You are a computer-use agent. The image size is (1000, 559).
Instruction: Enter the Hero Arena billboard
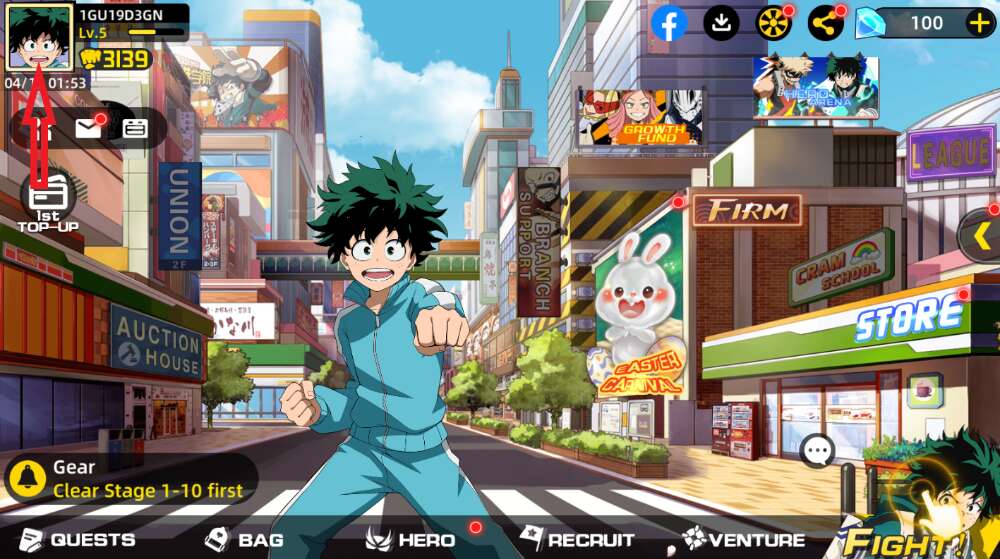click(x=816, y=87)
